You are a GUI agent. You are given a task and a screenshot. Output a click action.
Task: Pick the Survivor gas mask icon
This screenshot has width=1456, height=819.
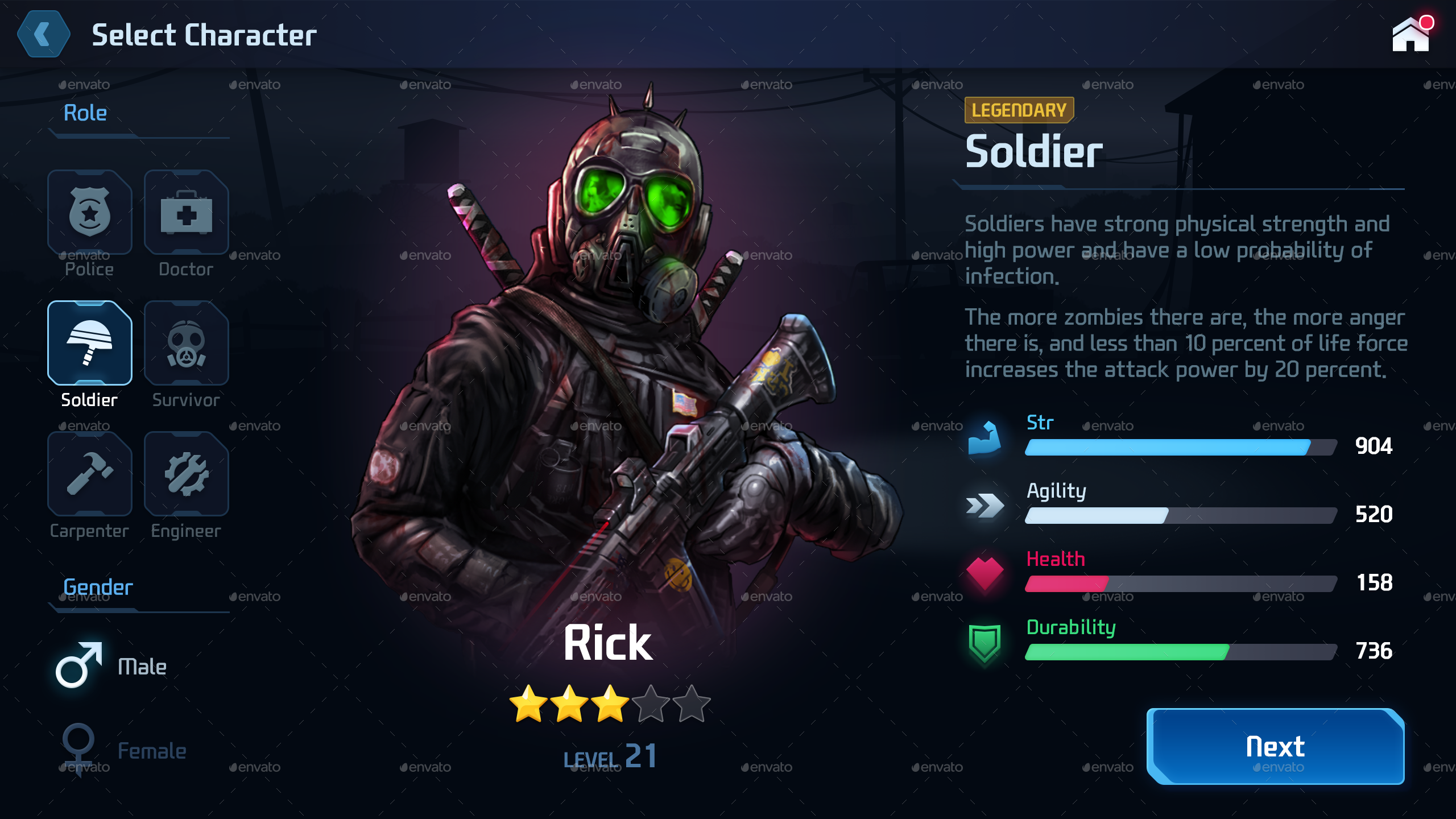[x=186, y=342]
